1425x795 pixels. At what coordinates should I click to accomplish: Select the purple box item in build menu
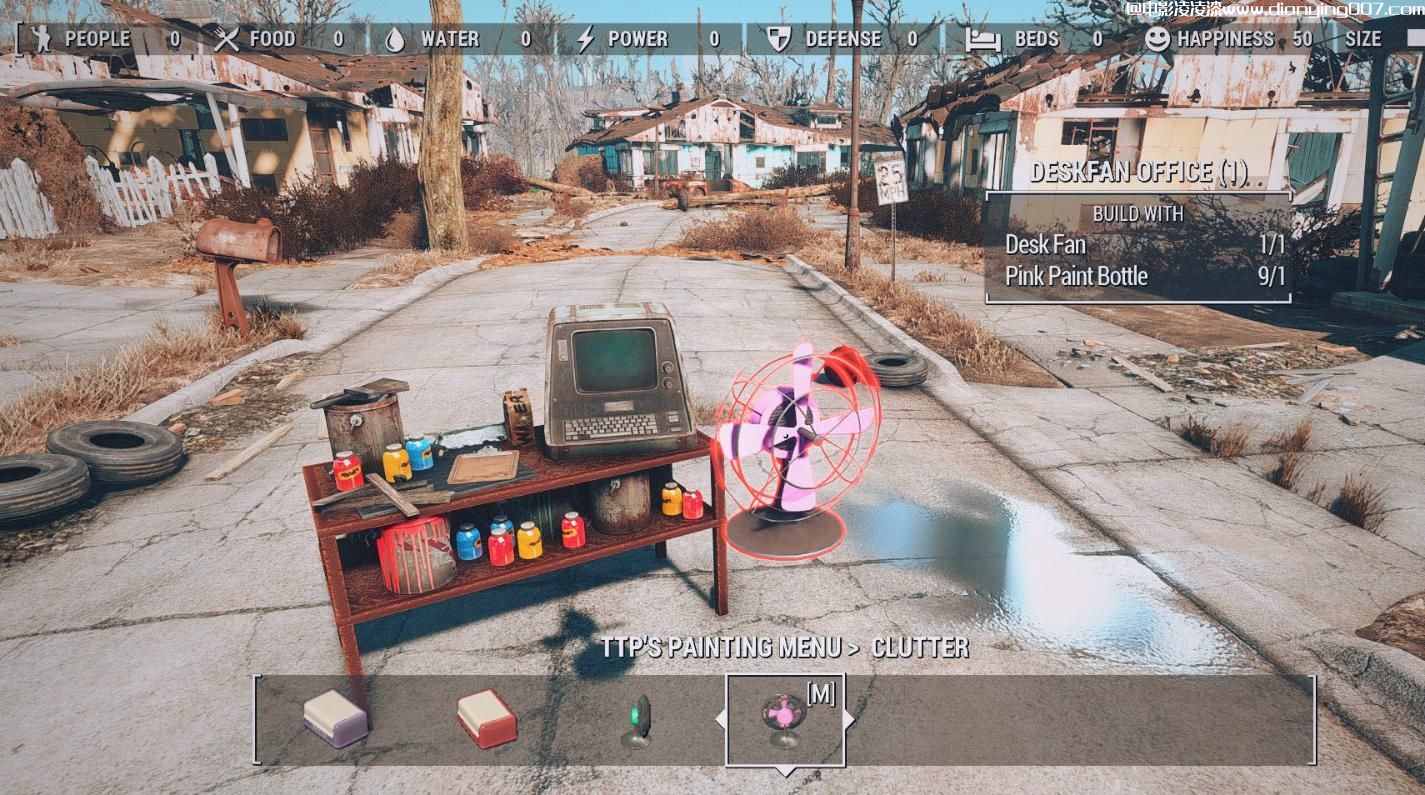[336, 718]
